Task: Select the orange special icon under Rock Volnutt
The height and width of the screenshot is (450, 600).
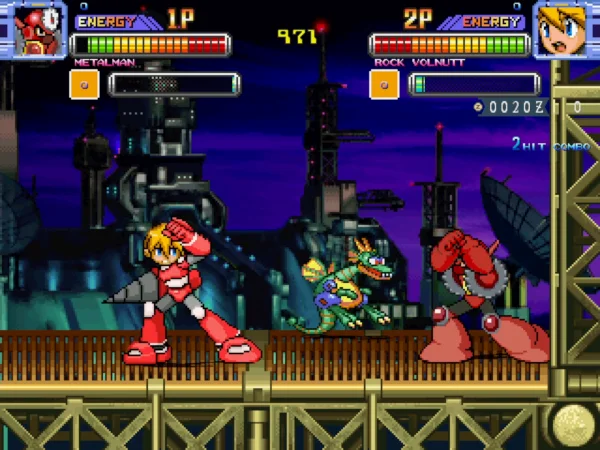Action: (384, 84)
